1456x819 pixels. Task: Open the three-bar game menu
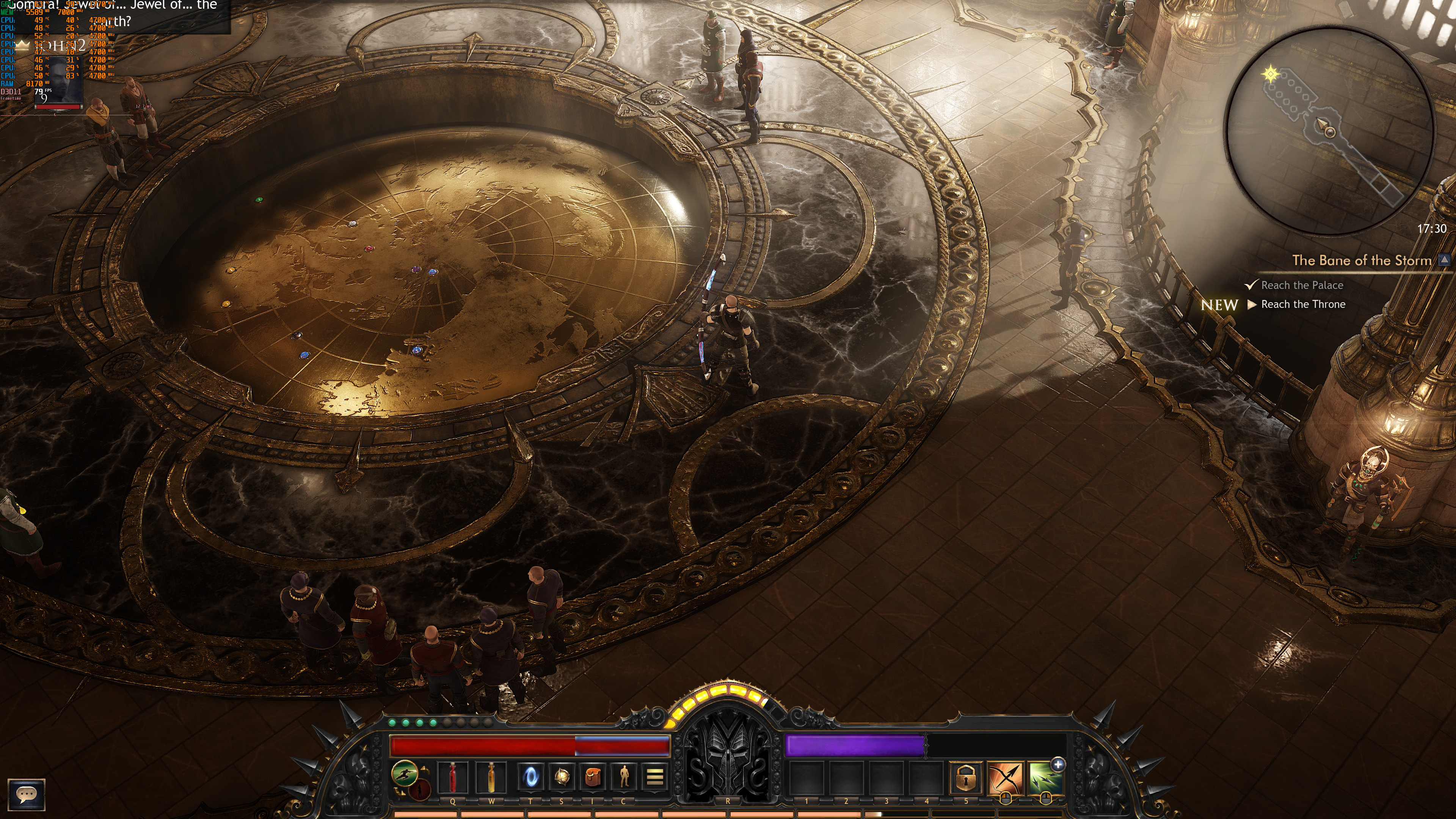[x=654, y=777]
